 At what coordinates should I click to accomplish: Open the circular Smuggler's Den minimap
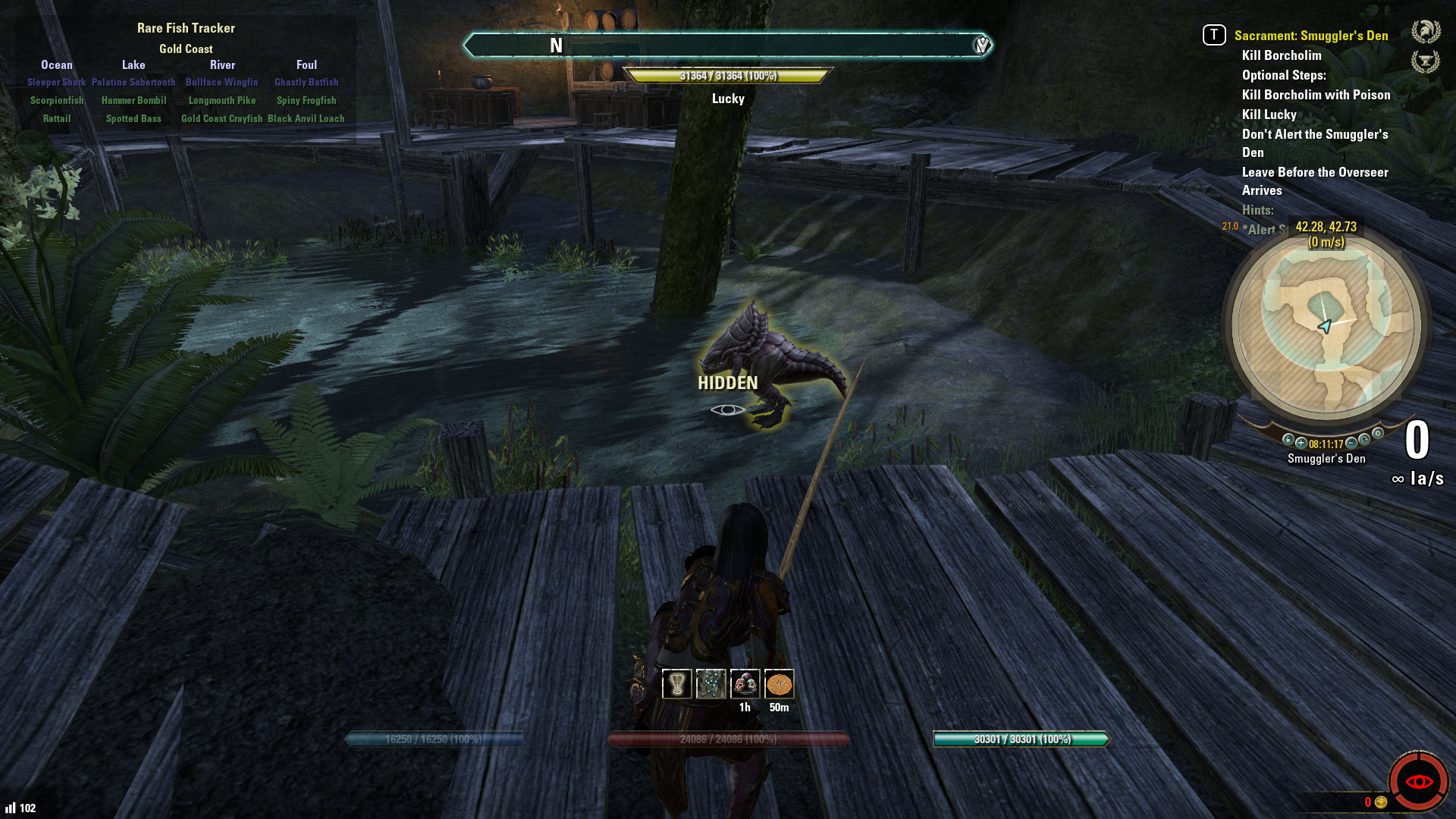pos(1326,326)
